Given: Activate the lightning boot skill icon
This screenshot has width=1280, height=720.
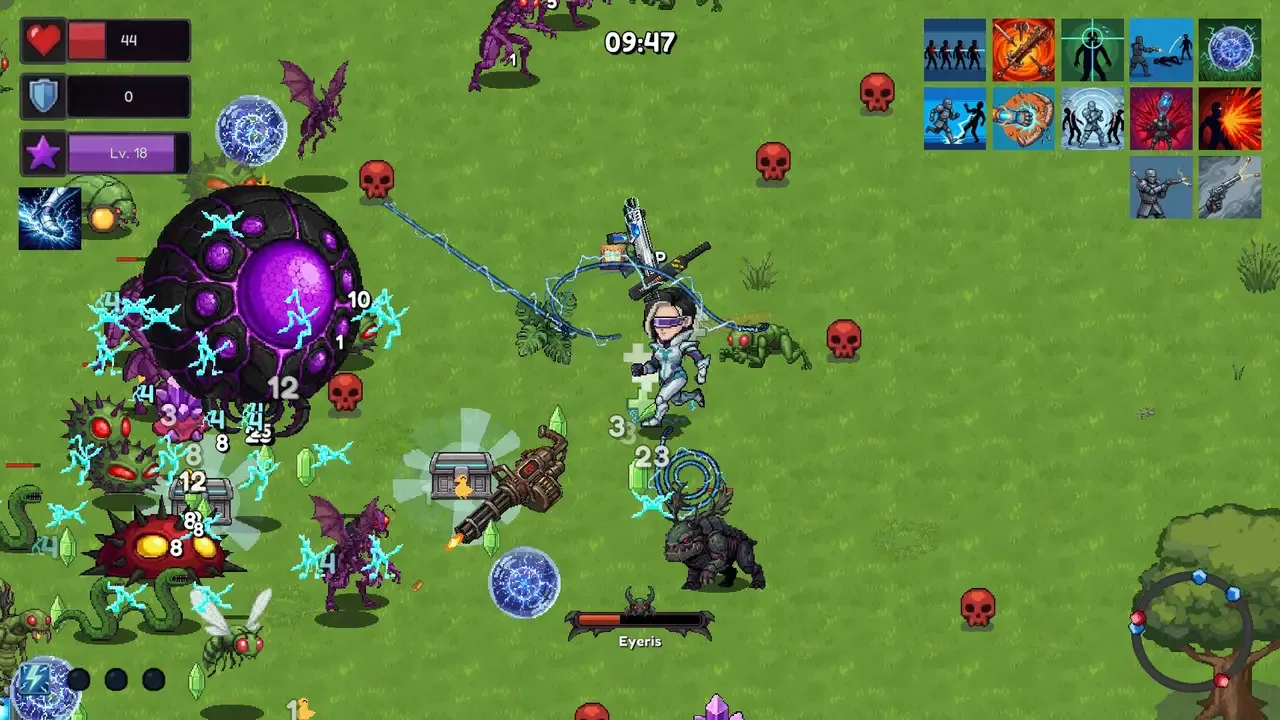Looking at the screenshot, I should pyautogui.click(x=49, y=218).
